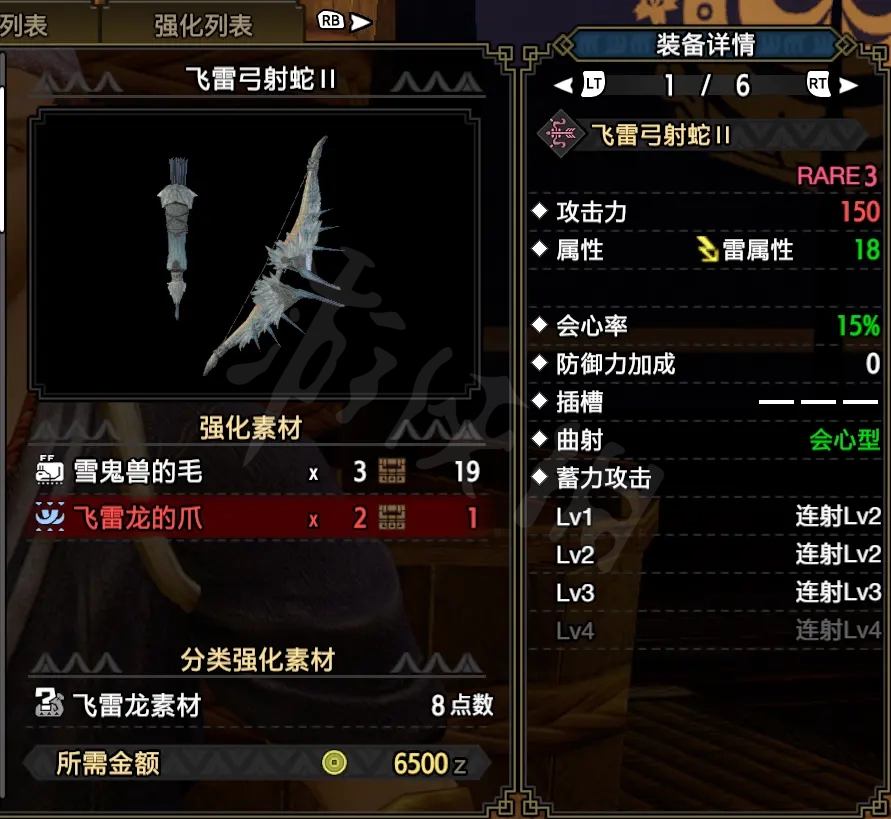Image resolution: width=891 pixels, height=819 pixels.
Task: Go to previous equipment detail page arrow
Action: (564, 85)
